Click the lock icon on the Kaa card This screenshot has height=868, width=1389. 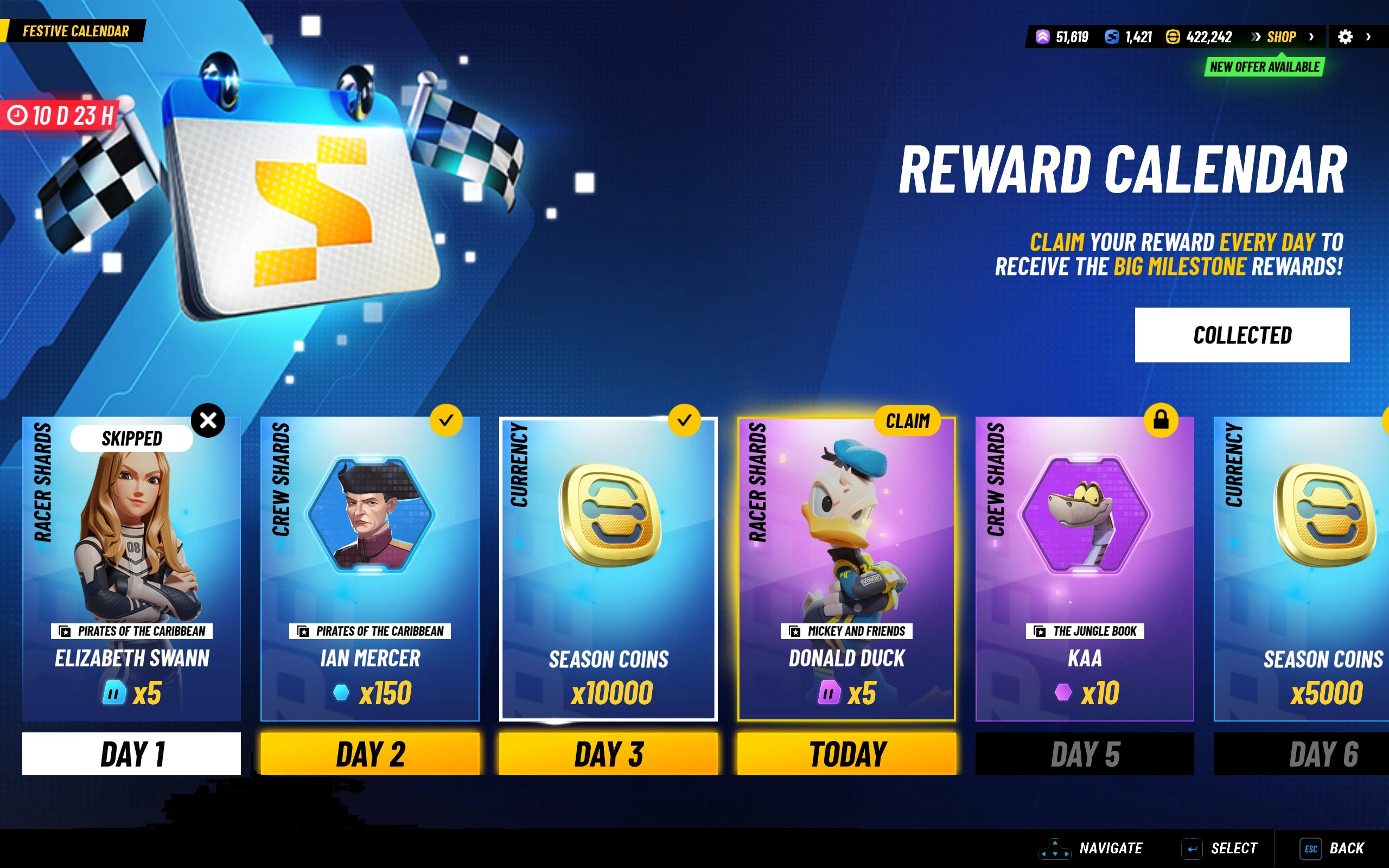point(1162,420)
